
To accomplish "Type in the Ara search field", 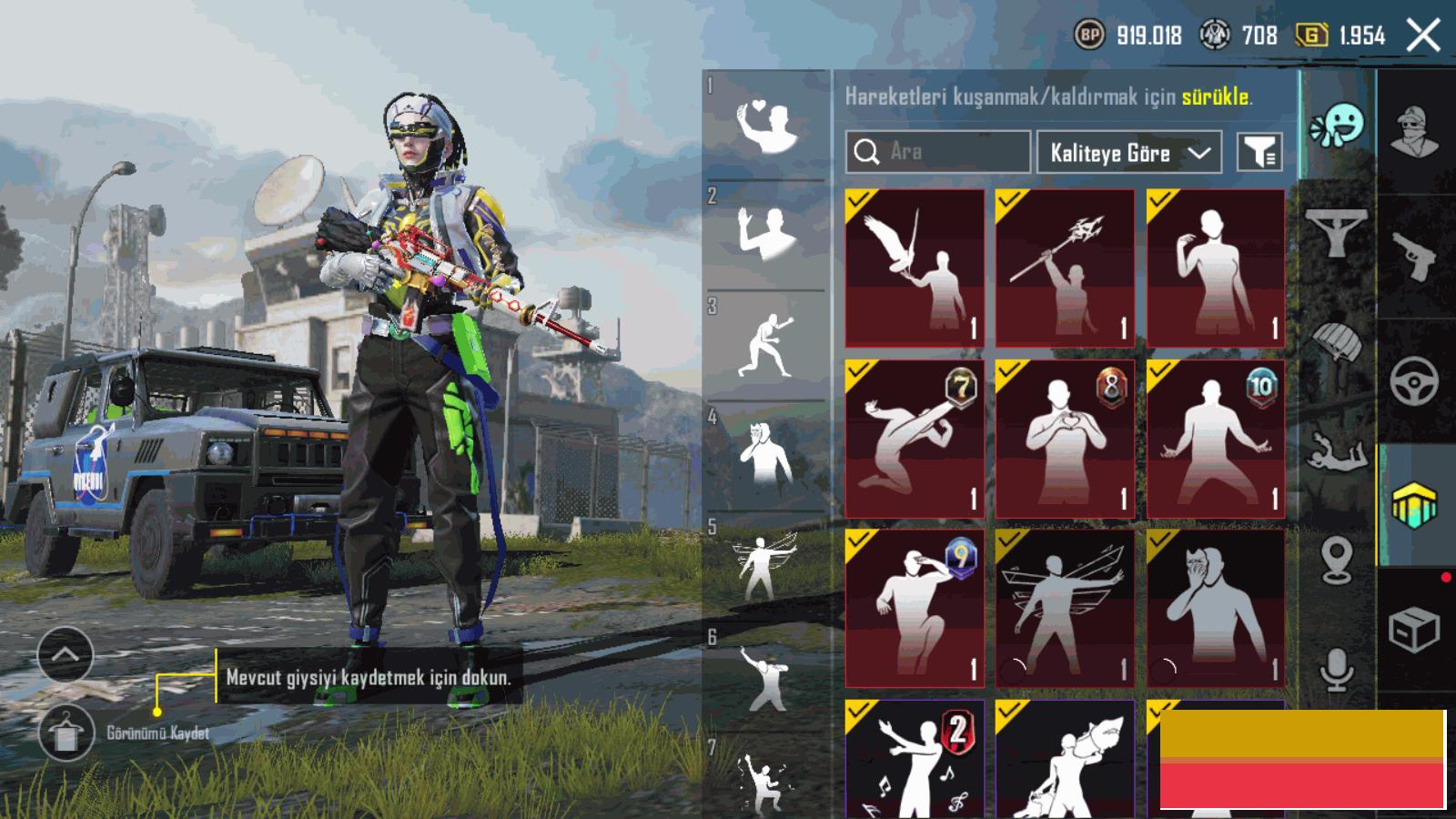I will [946, 152].
